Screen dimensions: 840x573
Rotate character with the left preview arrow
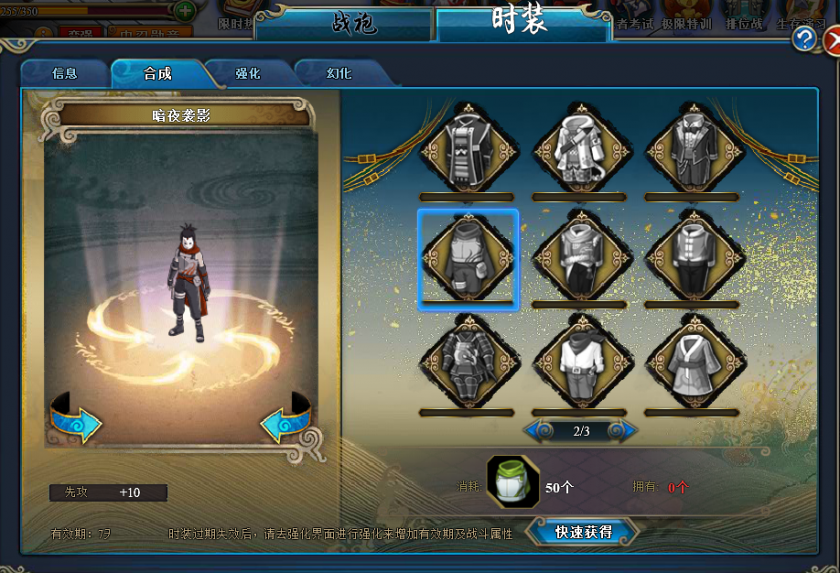tap(77, 421)
